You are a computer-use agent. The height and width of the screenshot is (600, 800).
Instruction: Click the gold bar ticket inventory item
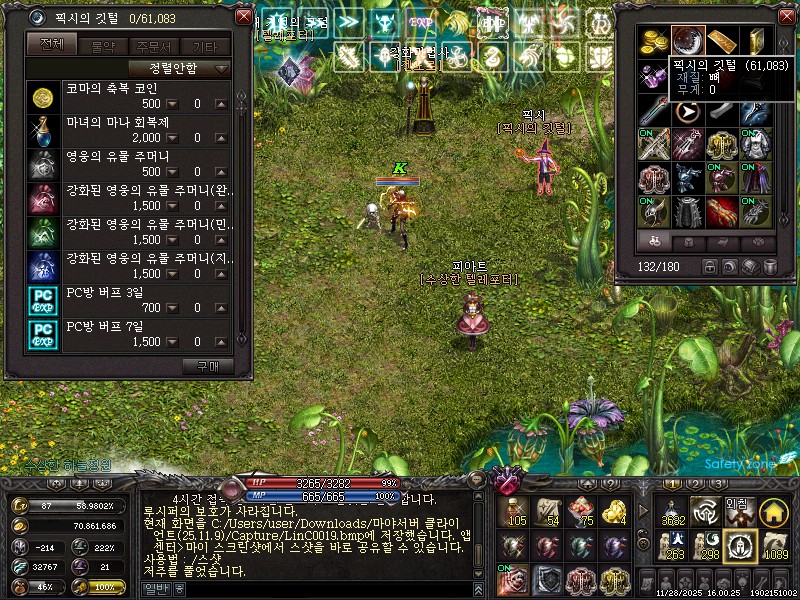click(721, 41)
